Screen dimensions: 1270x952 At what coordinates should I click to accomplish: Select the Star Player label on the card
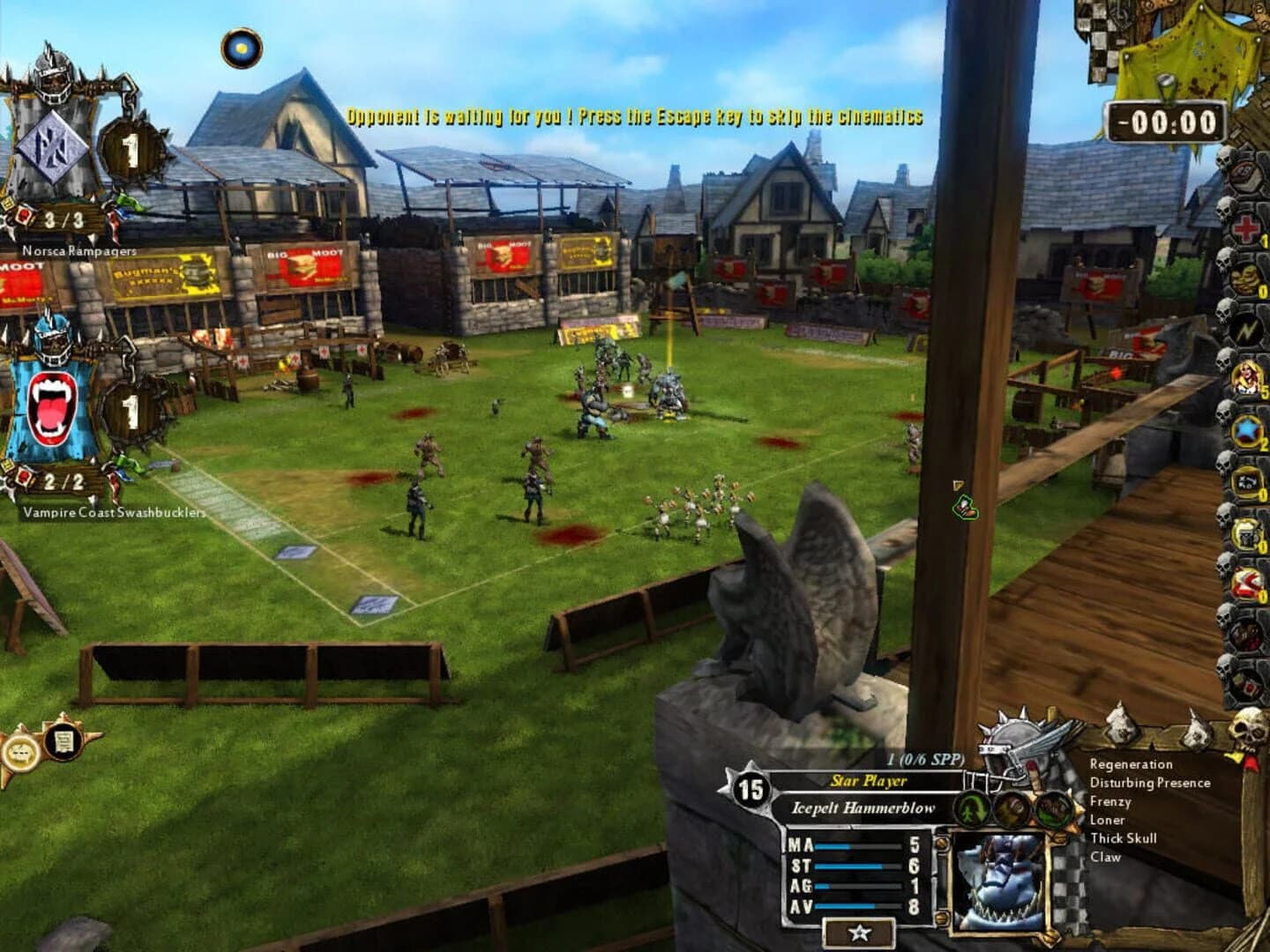(869, 780)
